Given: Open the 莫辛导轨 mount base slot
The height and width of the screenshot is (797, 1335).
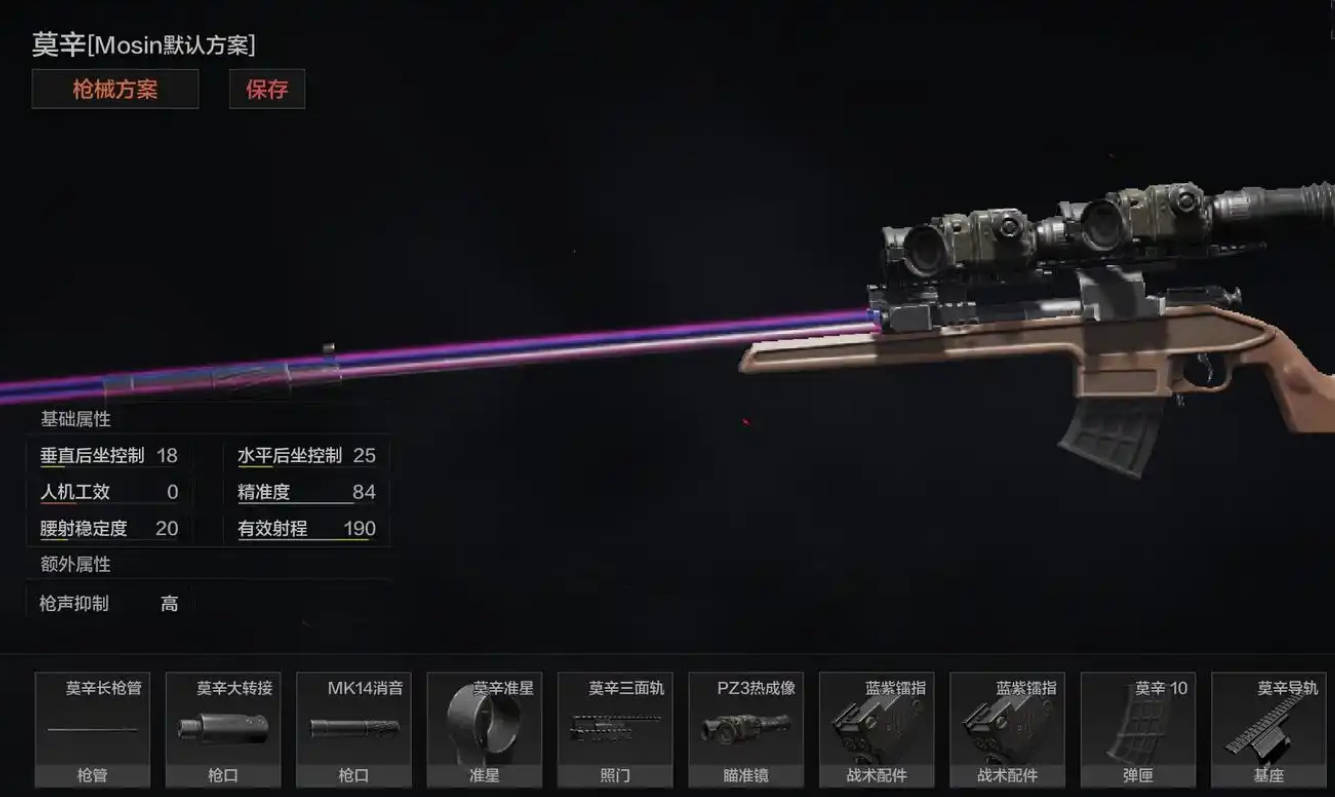Looking at the screenshot, I should 1269,729.
